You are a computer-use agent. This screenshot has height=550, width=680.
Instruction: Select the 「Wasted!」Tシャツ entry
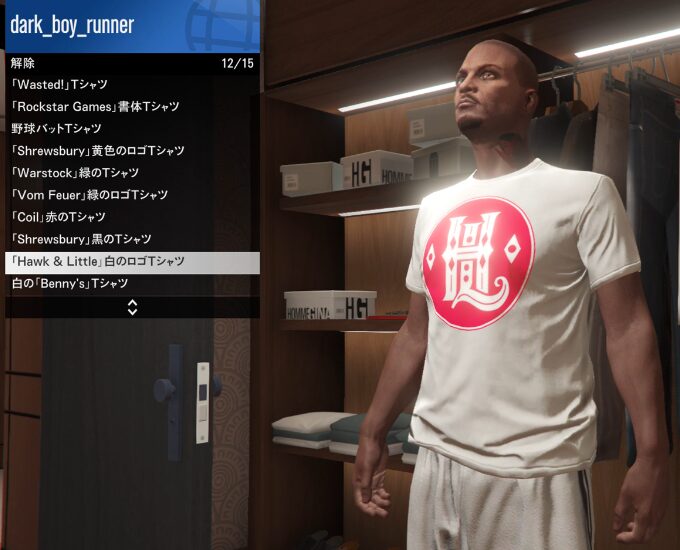tap(60, 85)
